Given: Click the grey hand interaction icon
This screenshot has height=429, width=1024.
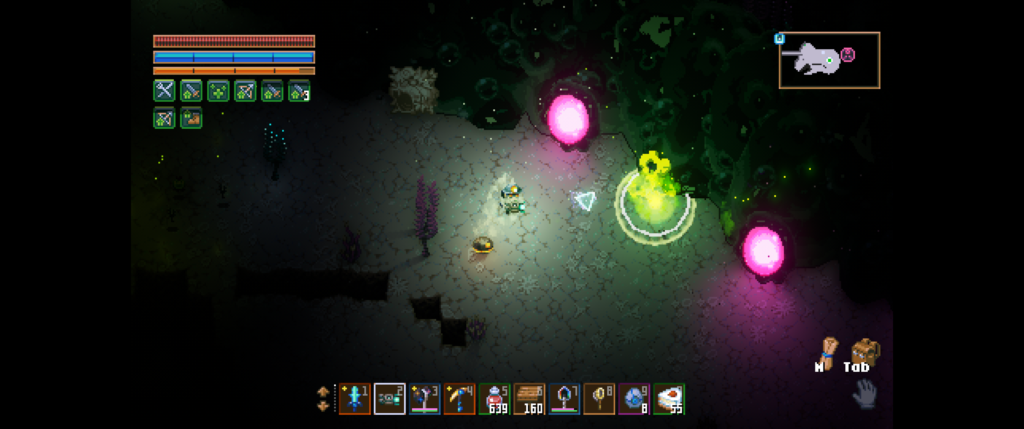Looking at the screenshot, I should 864,395.
